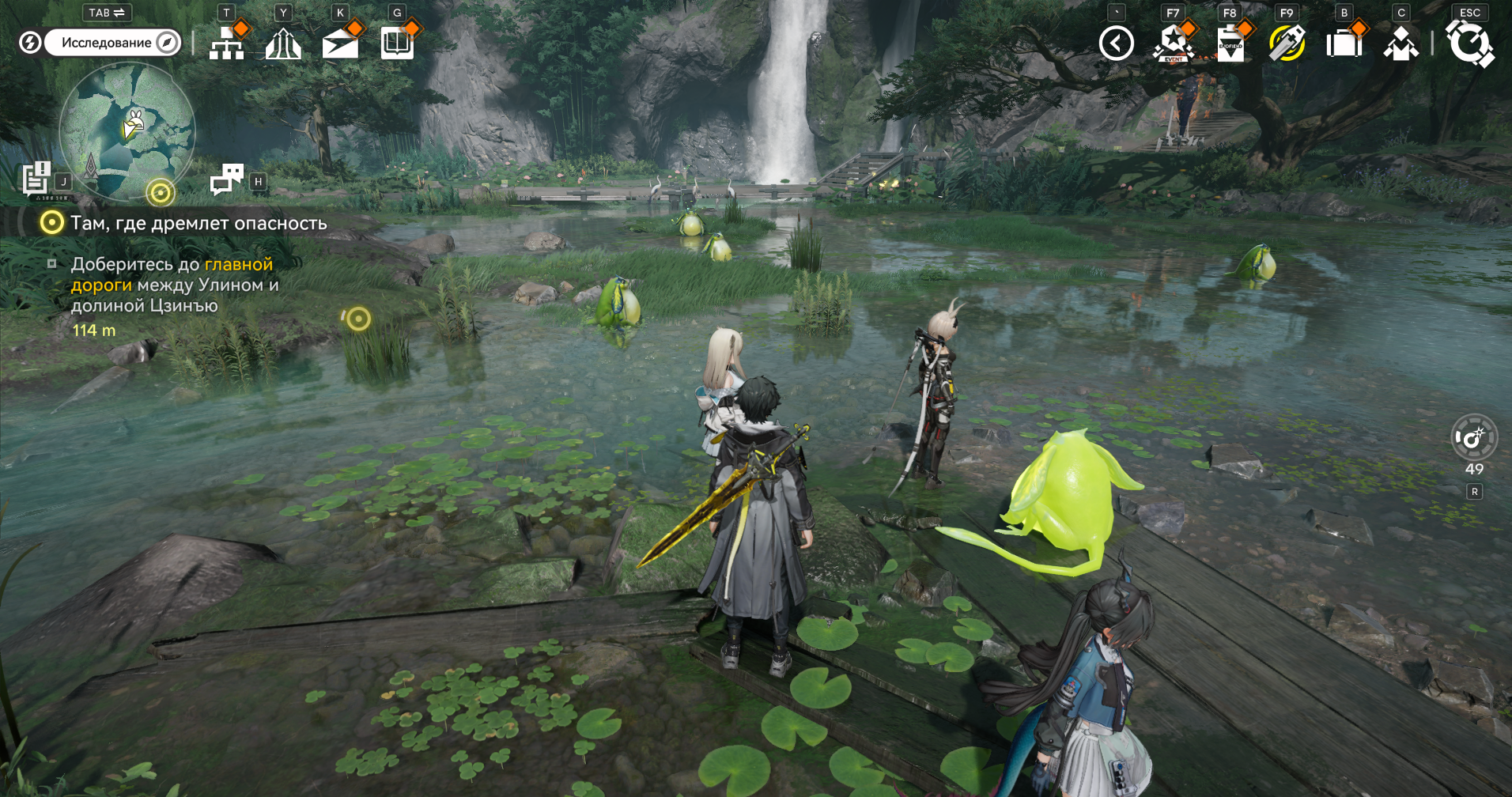This screenshot has width=1512, height=797.
Task: Open the main menu ring icon
Action: 1469,43
